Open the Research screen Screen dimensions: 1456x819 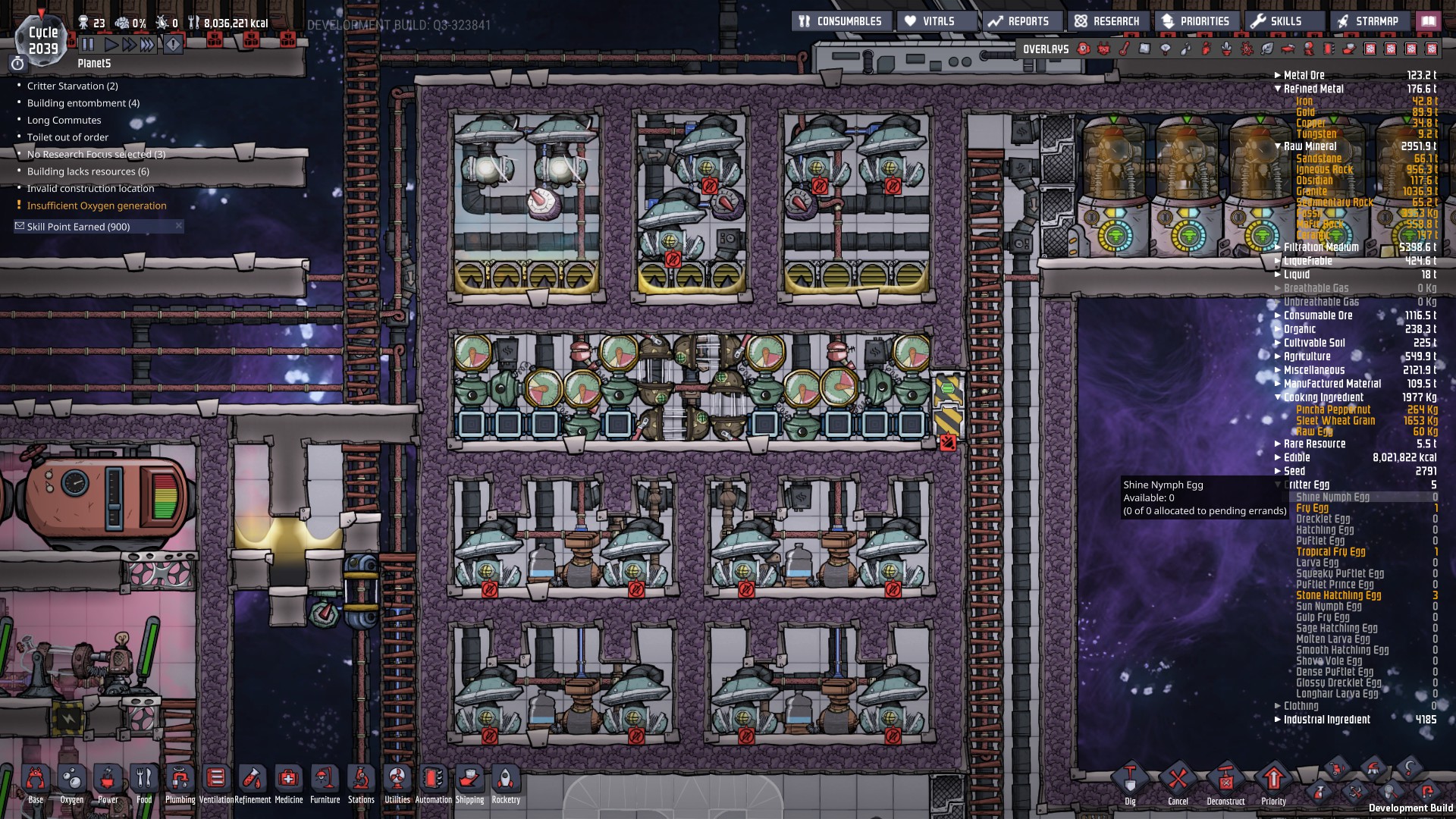pyautogui.click(x=1107, y=20)
